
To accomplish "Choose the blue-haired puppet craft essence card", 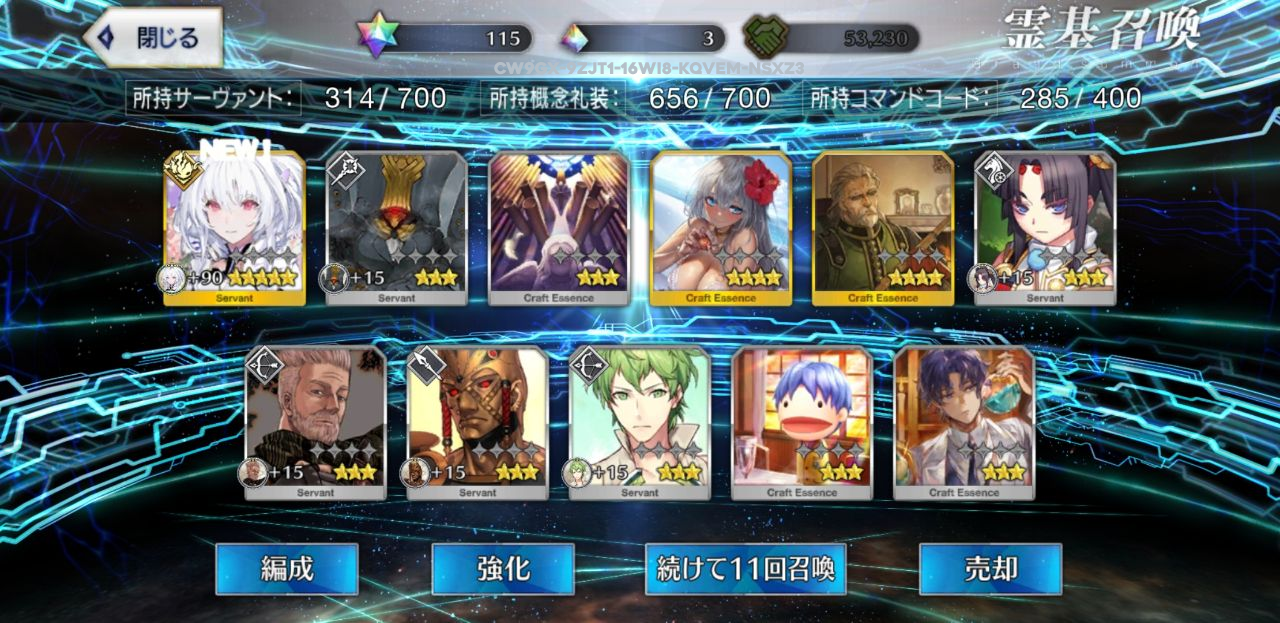I will (x=801, y=422).
